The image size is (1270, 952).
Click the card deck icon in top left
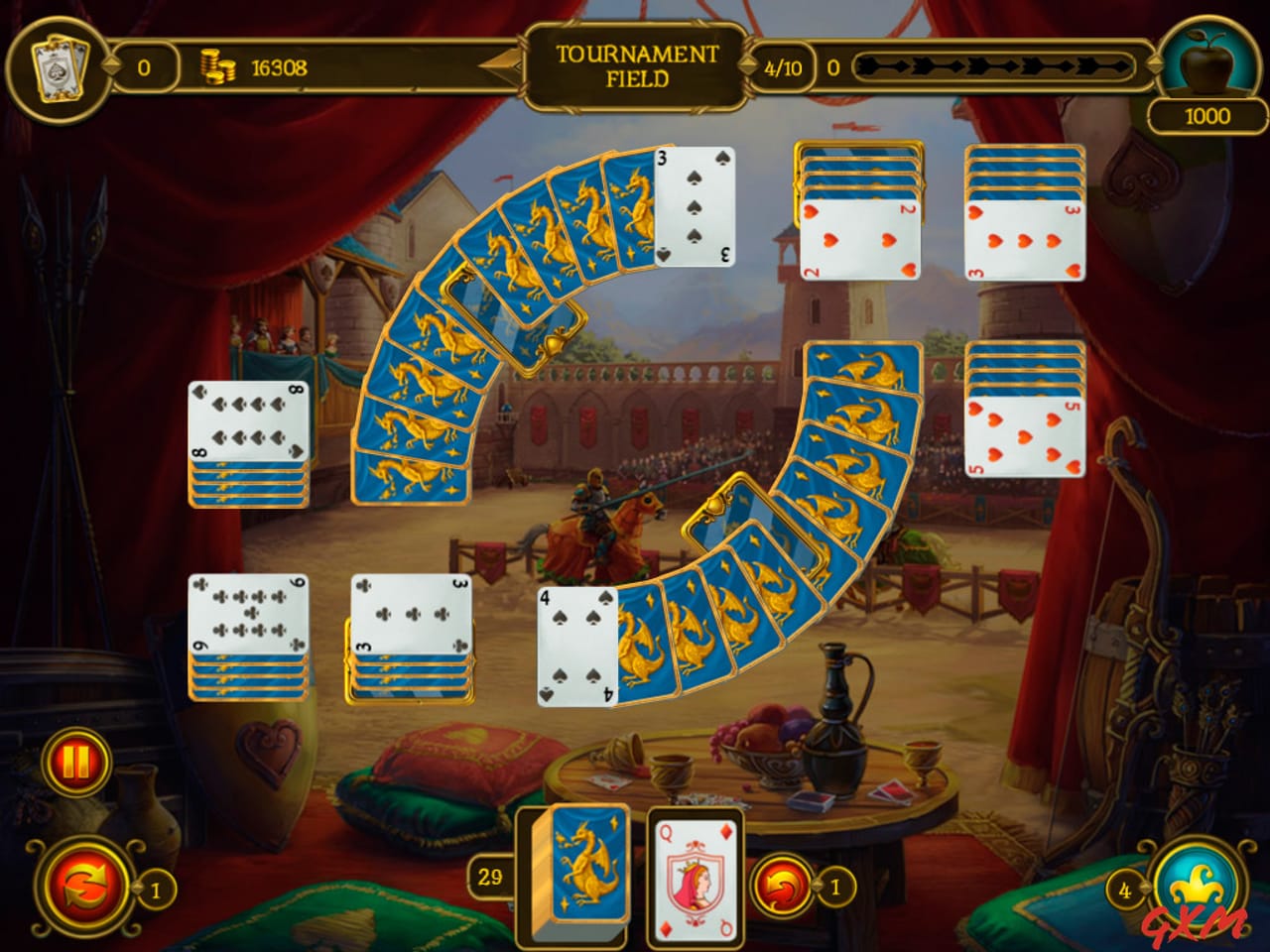60,65
